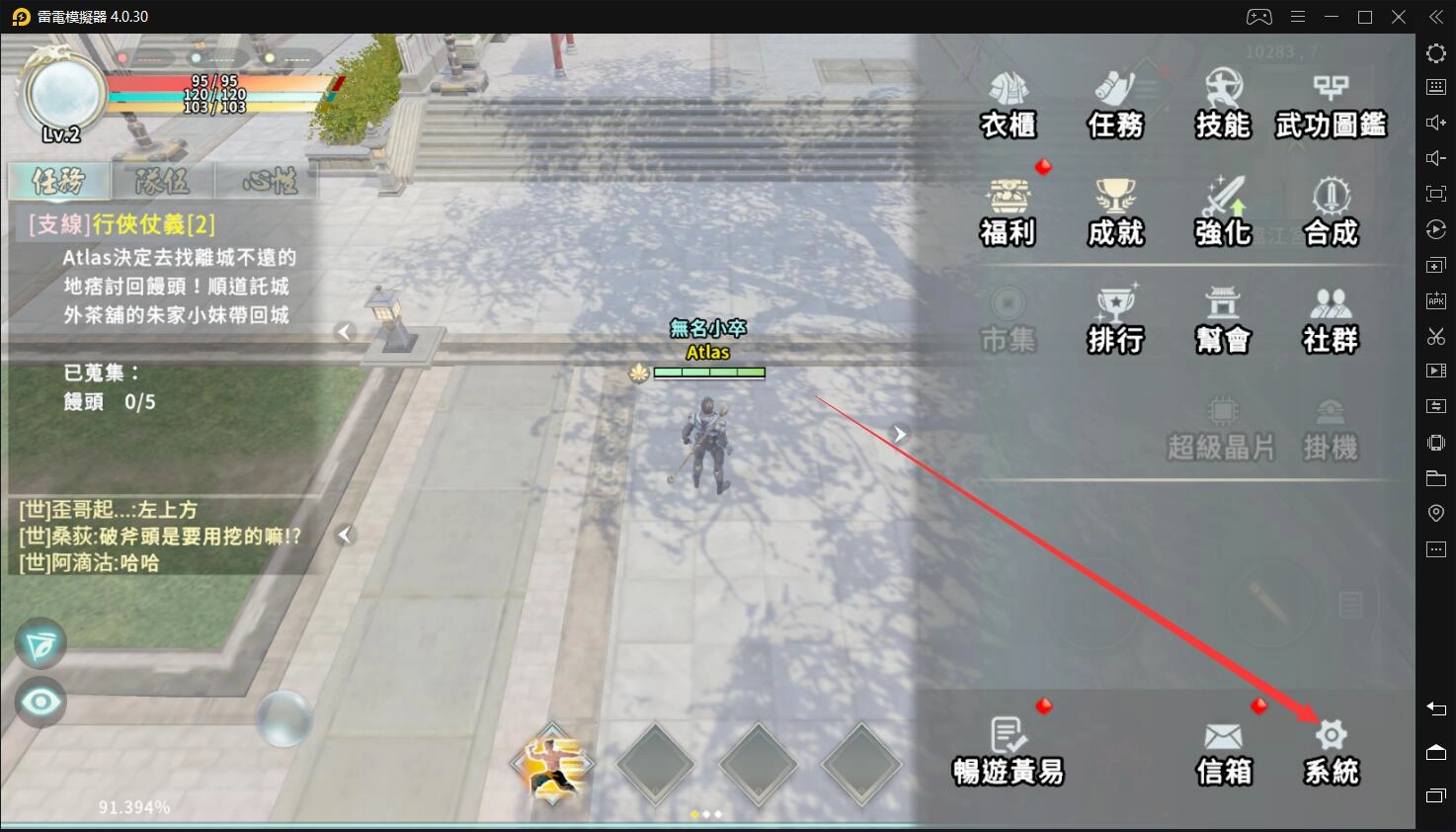The image size is (1456, 832).
Task: Open the 成就 achievements trophy panel
Action: (1114, 210)
